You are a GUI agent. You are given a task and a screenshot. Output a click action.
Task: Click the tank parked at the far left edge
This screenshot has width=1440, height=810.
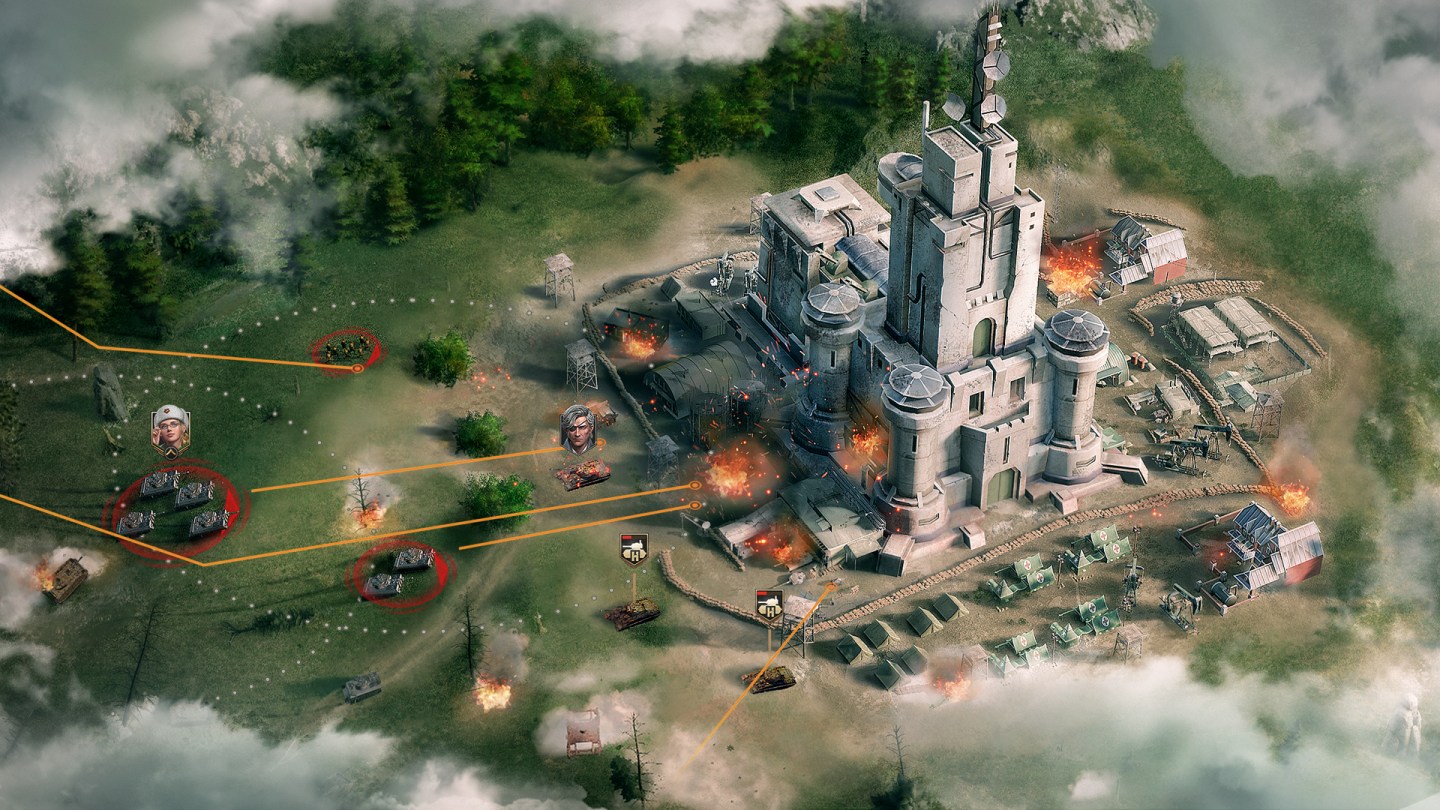(67, 580)
